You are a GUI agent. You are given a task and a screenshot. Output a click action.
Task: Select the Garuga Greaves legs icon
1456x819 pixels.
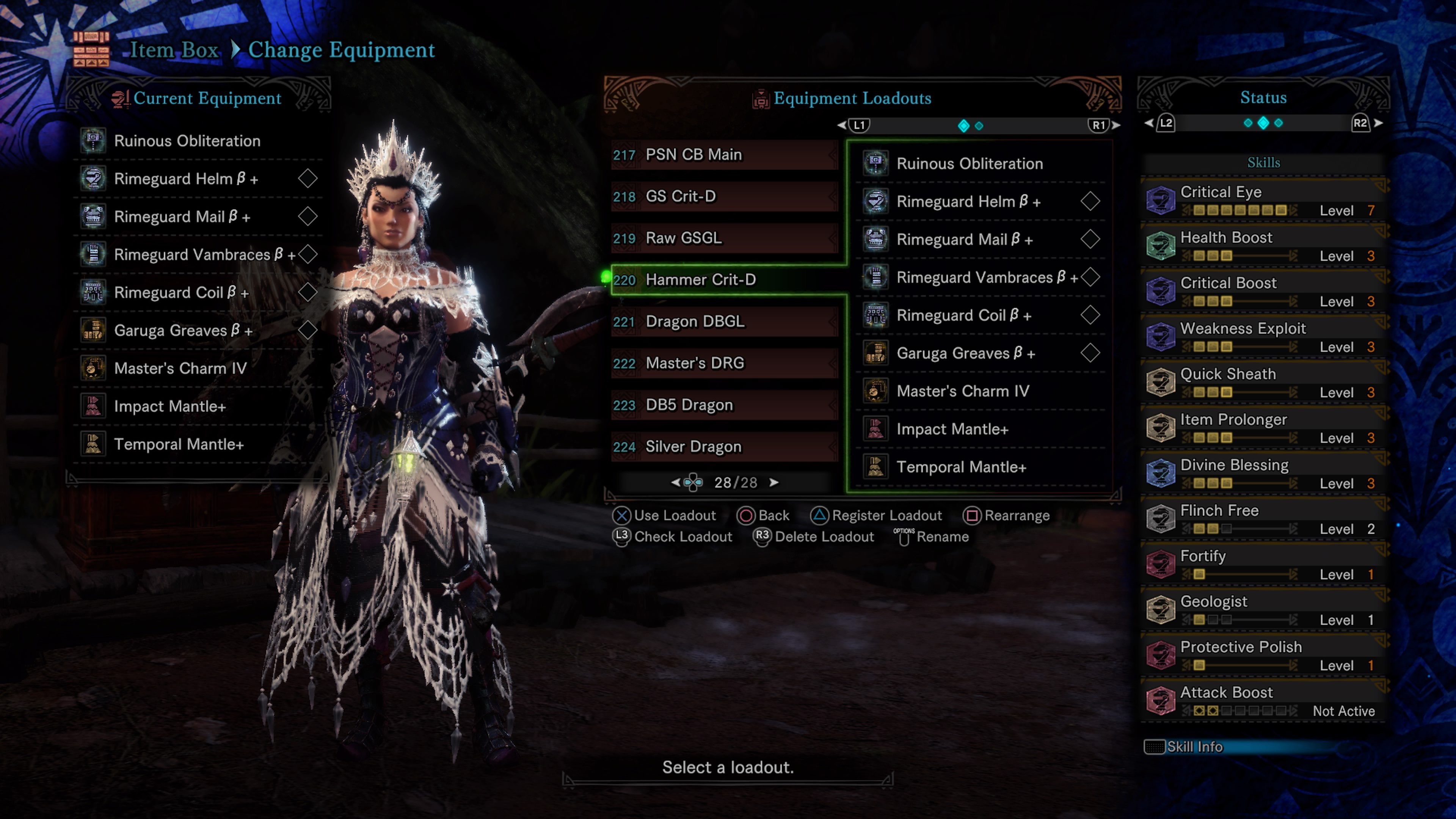tap(94, 330)
